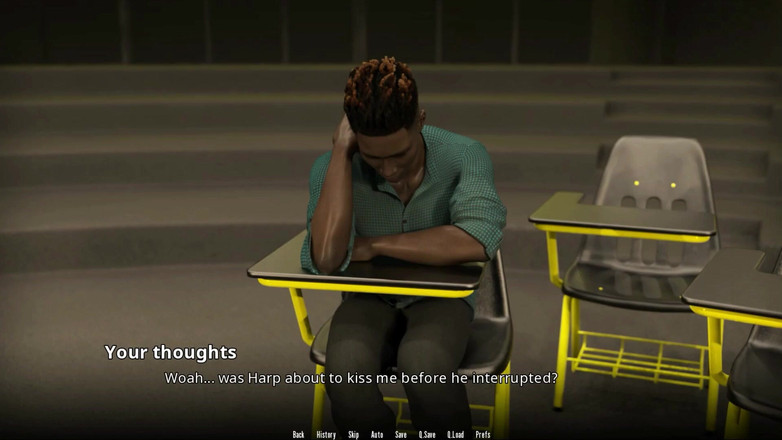This screenshot has height=440, width=782.
Task: Activate Skip to fast-forward dialogue
Action: point(353,434)
